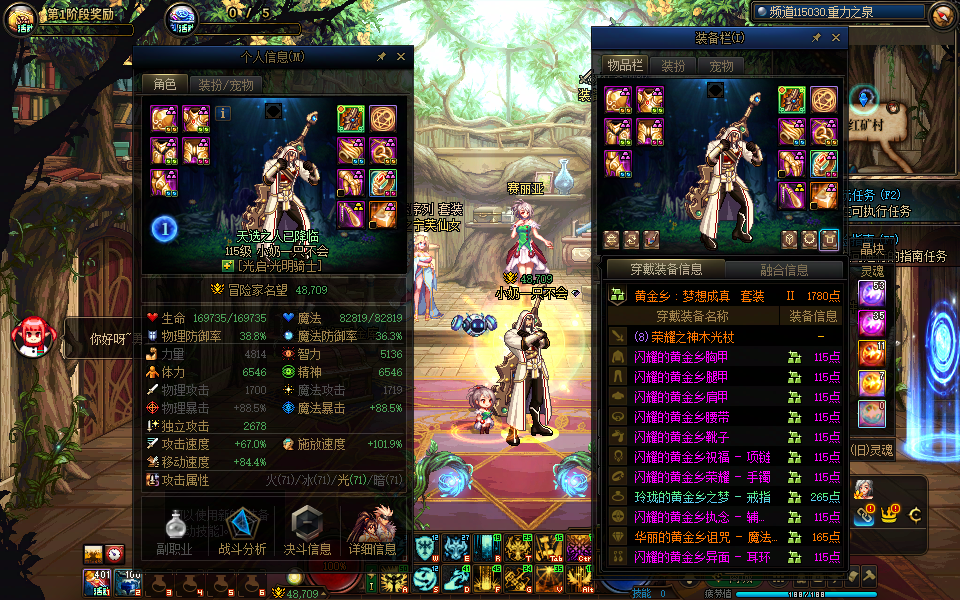This screenshot has height=600, width=960.
Task: Close the 装备栏 equipment window
Action: (835, 38)
